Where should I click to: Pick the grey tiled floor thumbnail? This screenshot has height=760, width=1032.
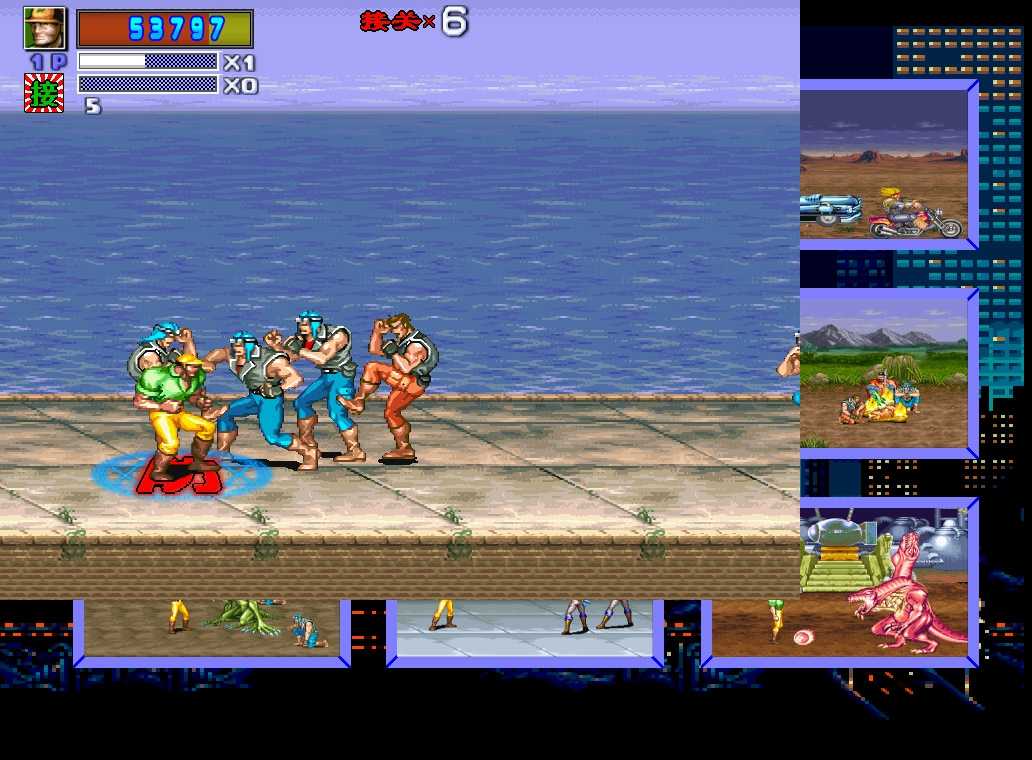tap(525, 628)
